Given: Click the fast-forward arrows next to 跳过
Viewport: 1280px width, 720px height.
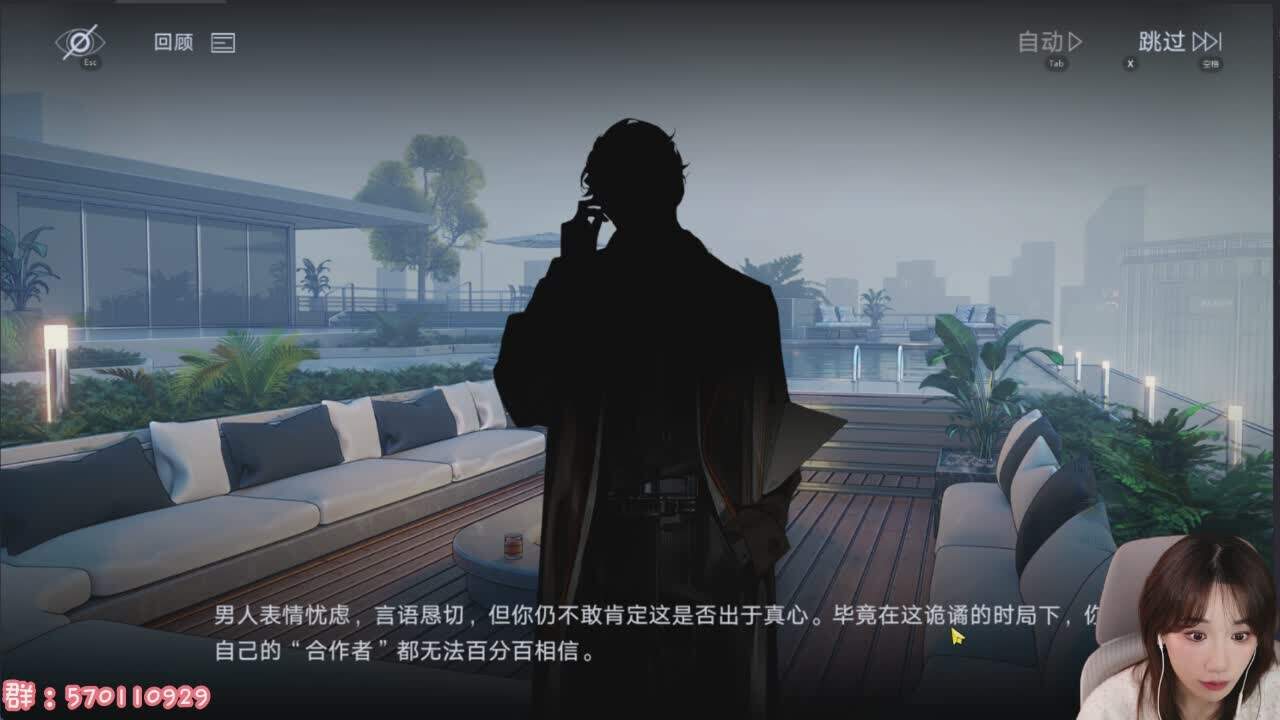Looking at the screenshot, I should [1209, 42].
